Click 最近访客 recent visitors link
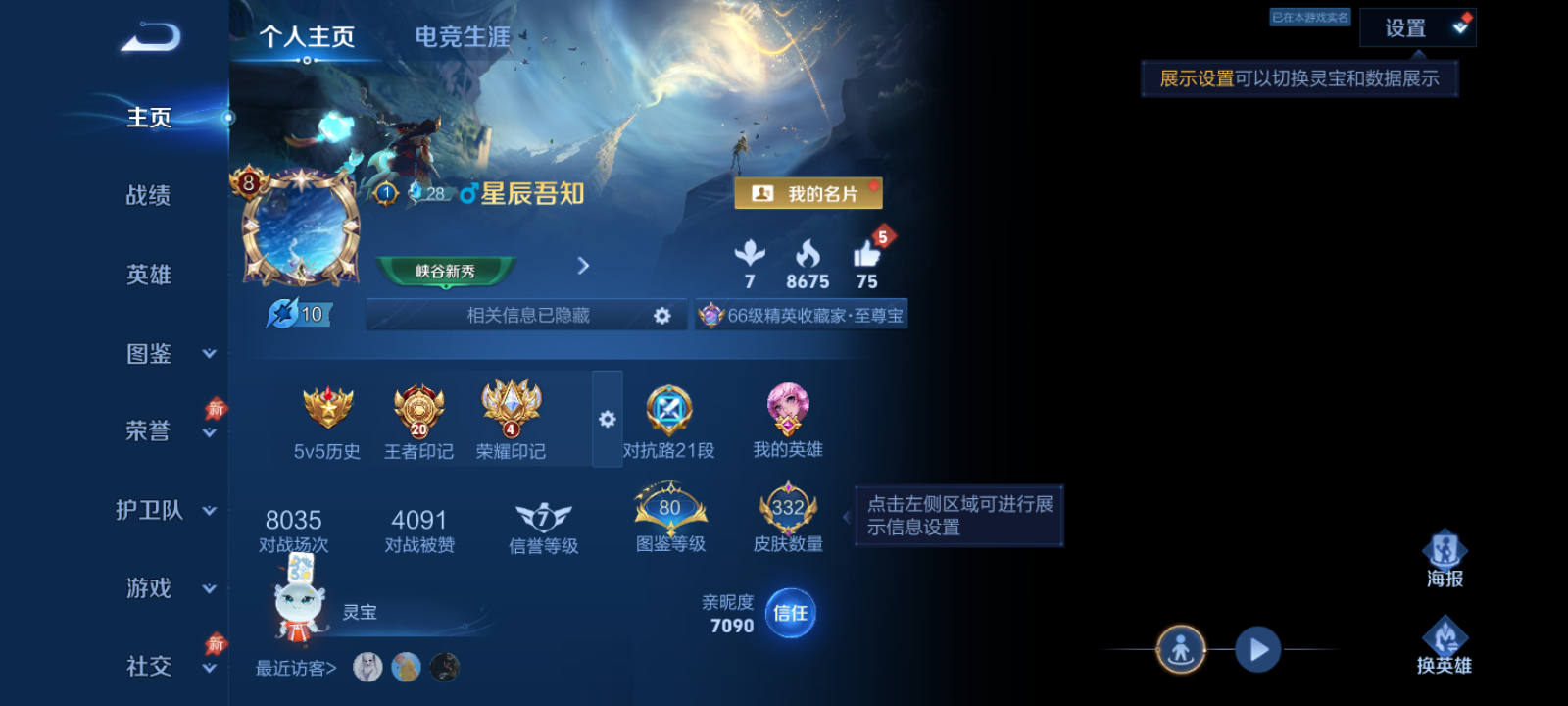The height and width of the screenshot is (706, 1568). coord(294,667)
